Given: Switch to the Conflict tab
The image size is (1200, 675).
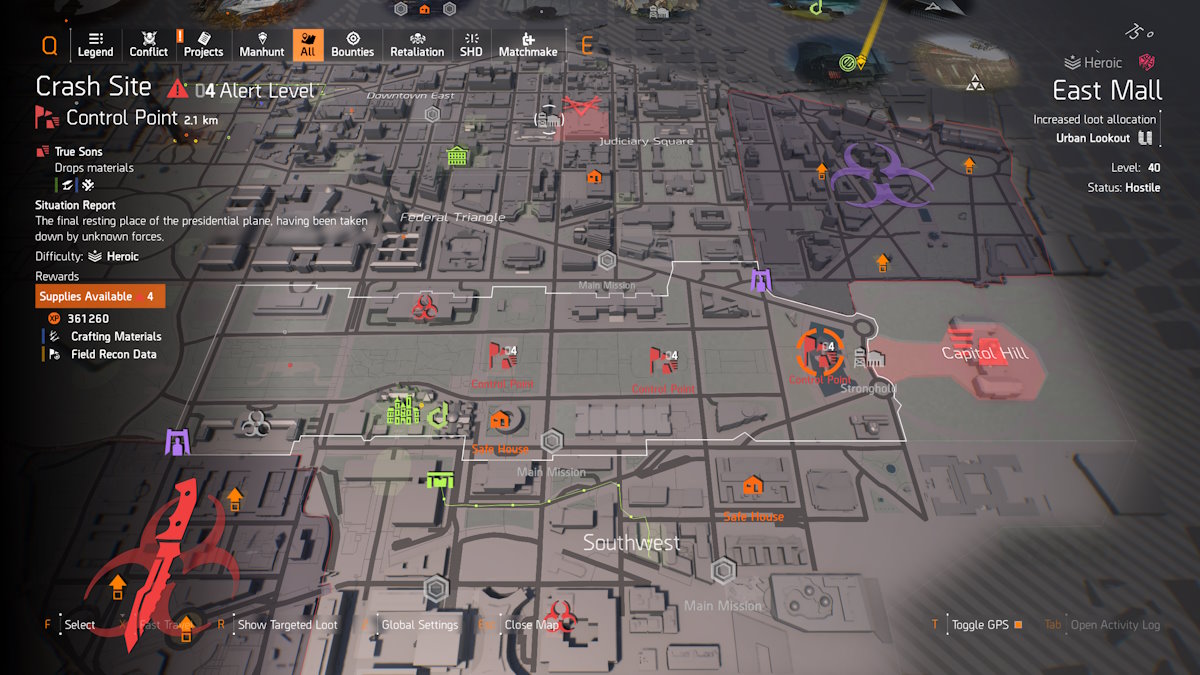Looking at the screenshot, I should tap(149, 44).
